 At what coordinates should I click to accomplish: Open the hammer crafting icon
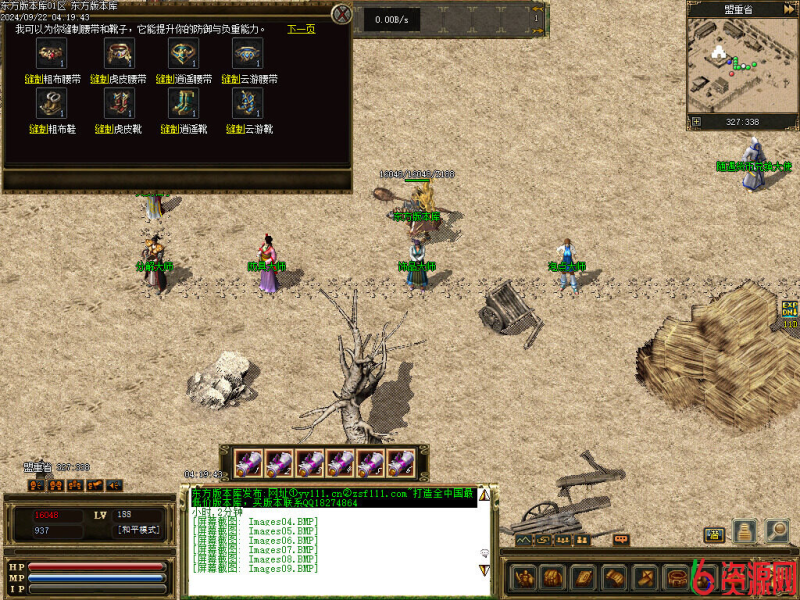tap(645, 577)
